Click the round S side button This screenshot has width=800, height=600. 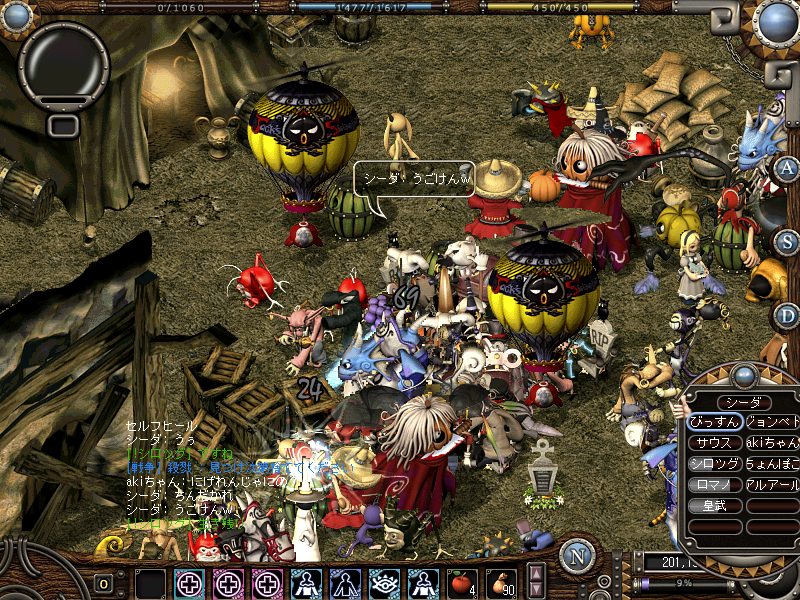(787, 241)
